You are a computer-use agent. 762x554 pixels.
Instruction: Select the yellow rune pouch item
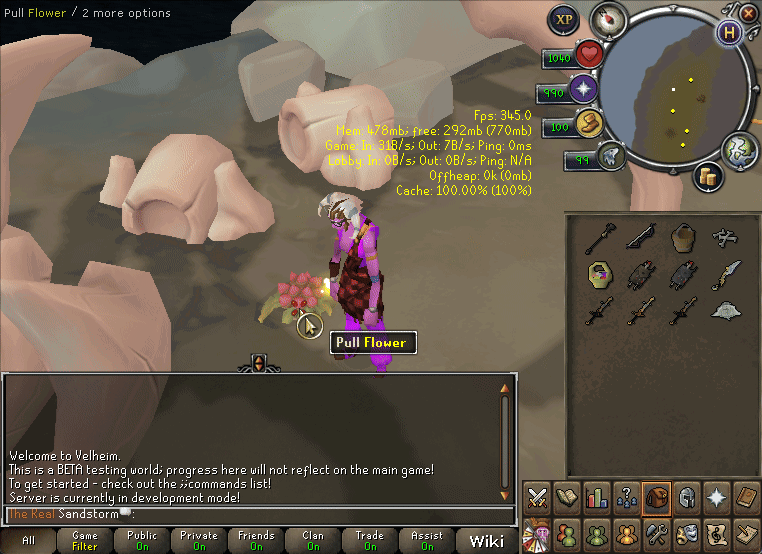coord(599,274)
